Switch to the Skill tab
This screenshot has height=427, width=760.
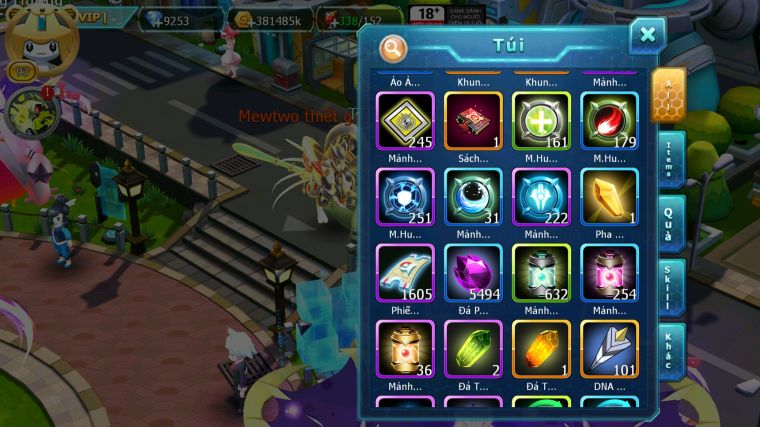(669, 288)
